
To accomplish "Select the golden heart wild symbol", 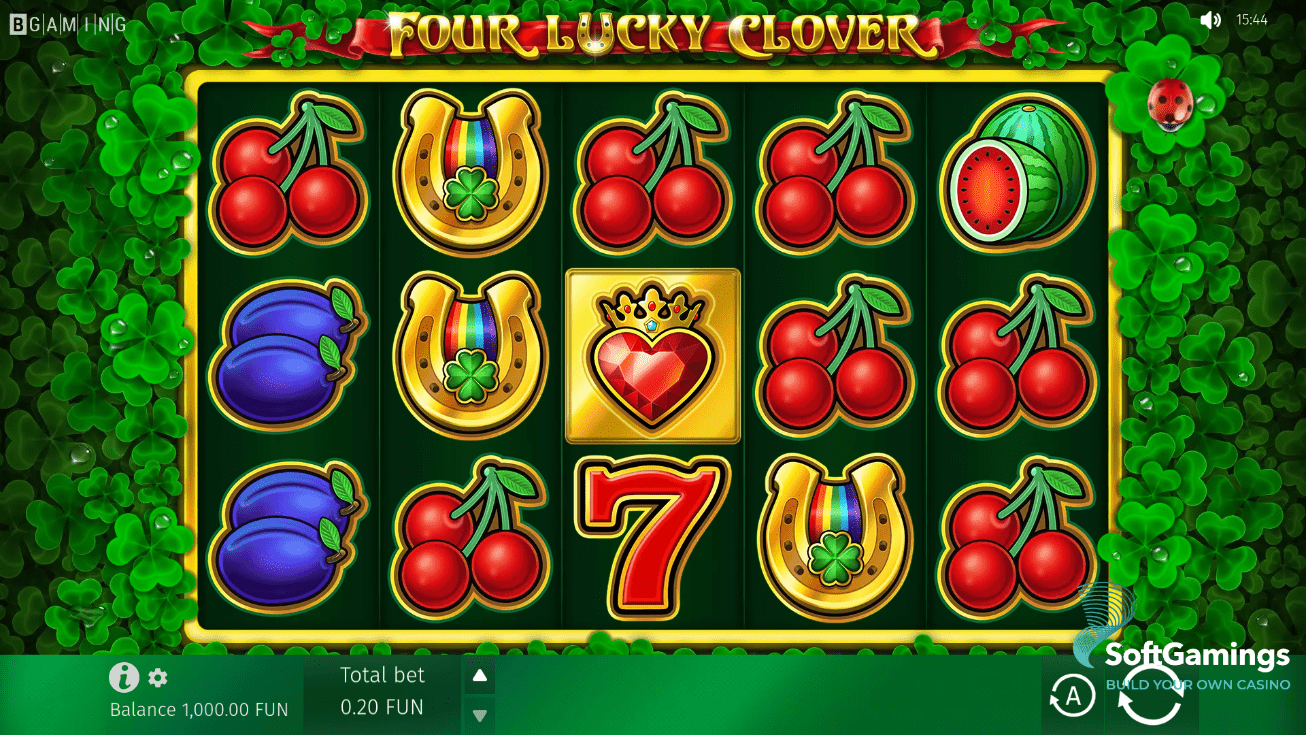I will [x=652, y=355].
